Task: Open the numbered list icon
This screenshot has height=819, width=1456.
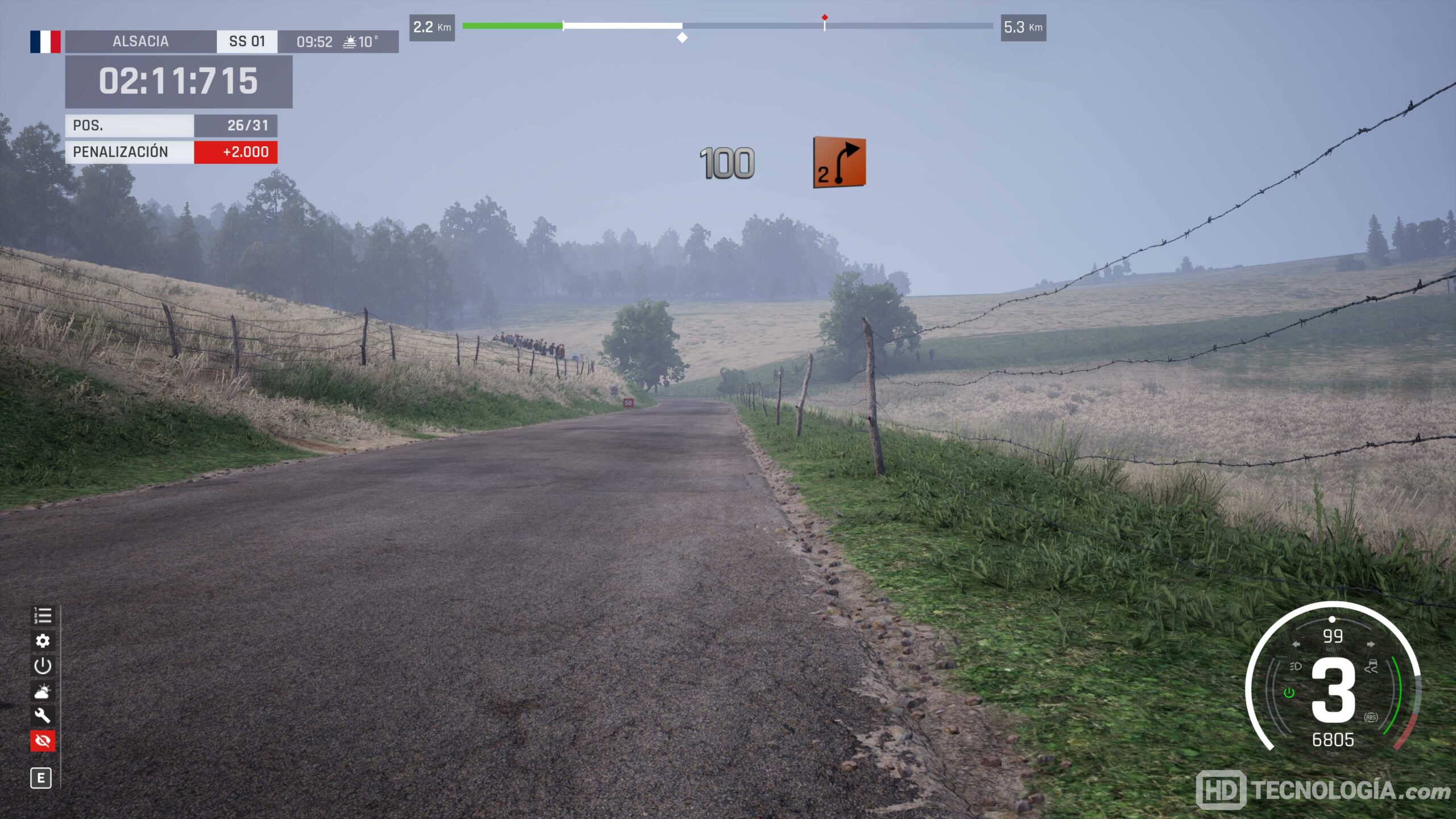Action: click(x=43, y=616)
